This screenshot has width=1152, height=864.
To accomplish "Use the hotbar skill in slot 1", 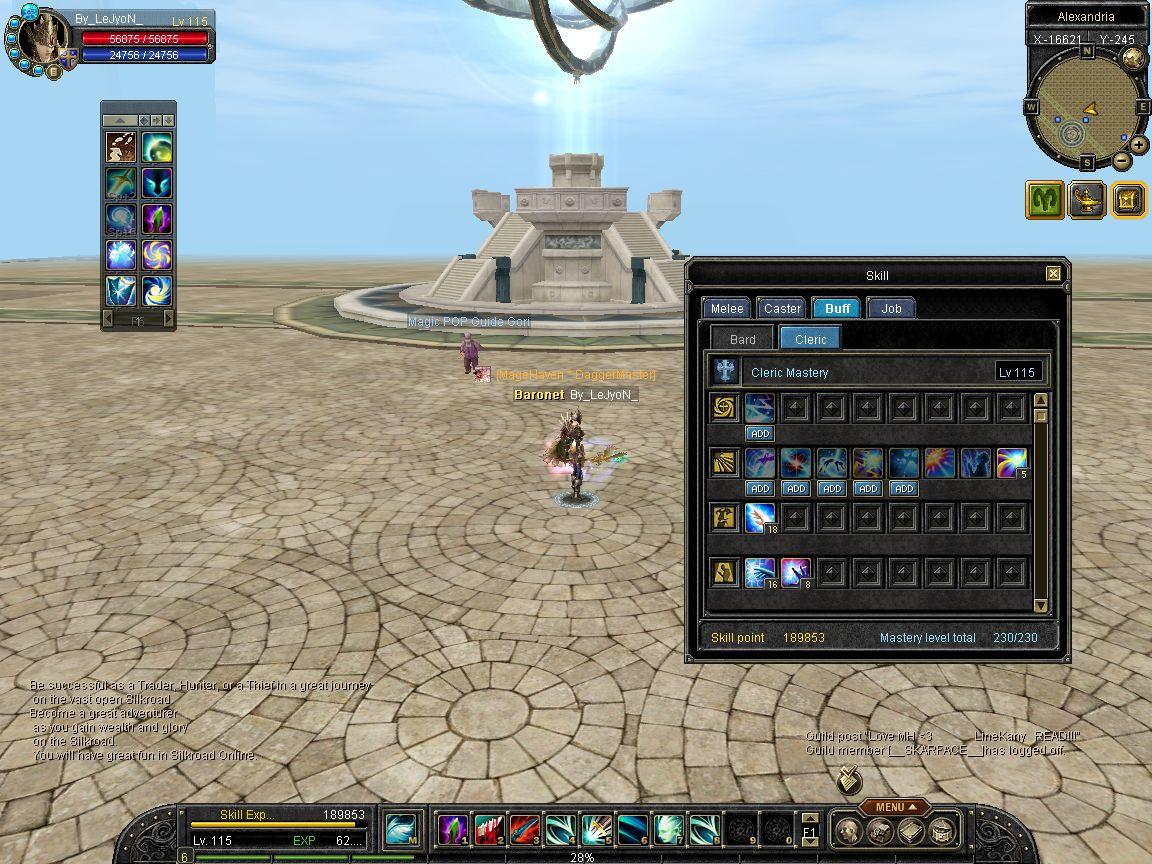I will 453,829.
